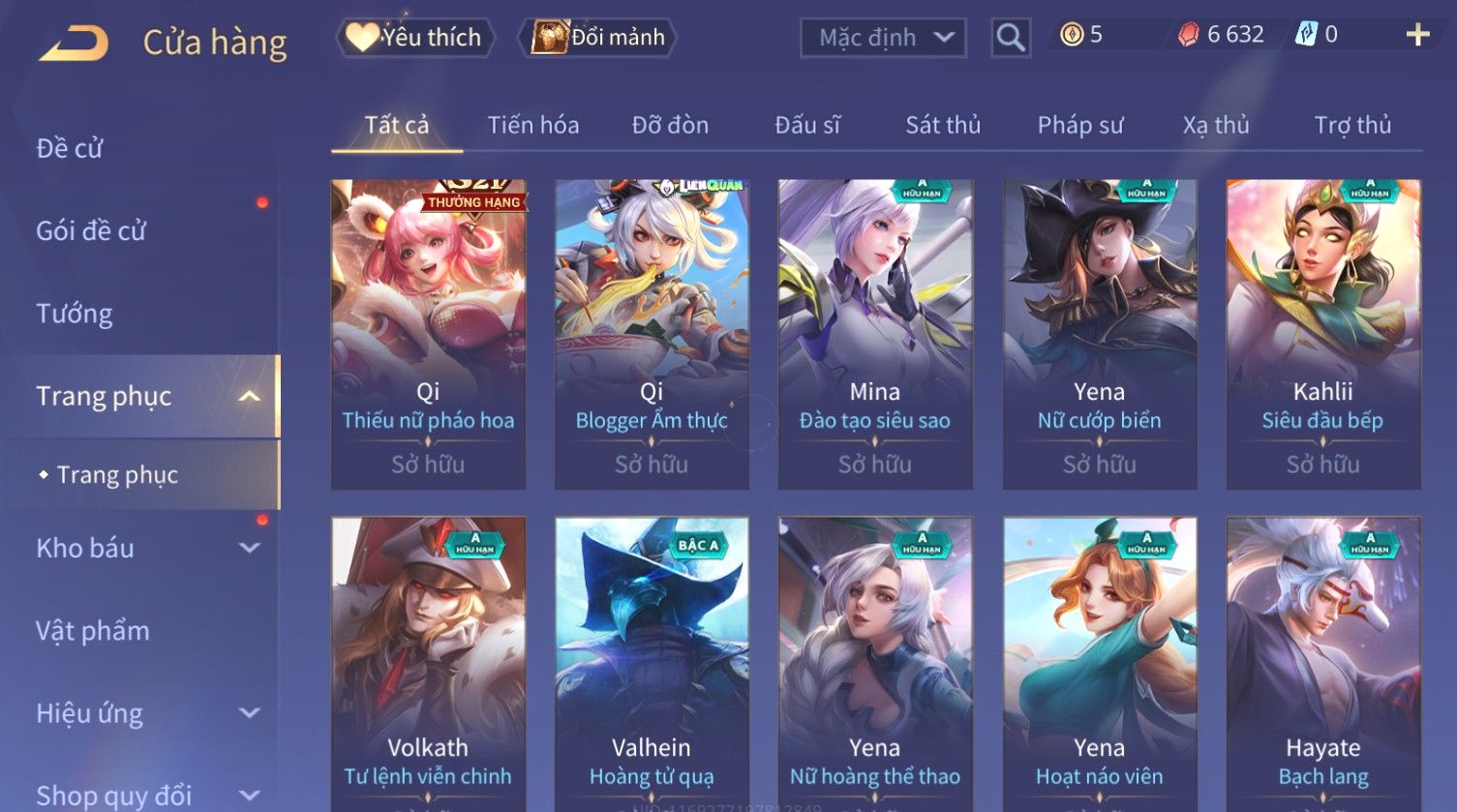This screenshot has height=812, width=1457.
Task: Go back using the gold arrow button
Action: coord(74,44)
